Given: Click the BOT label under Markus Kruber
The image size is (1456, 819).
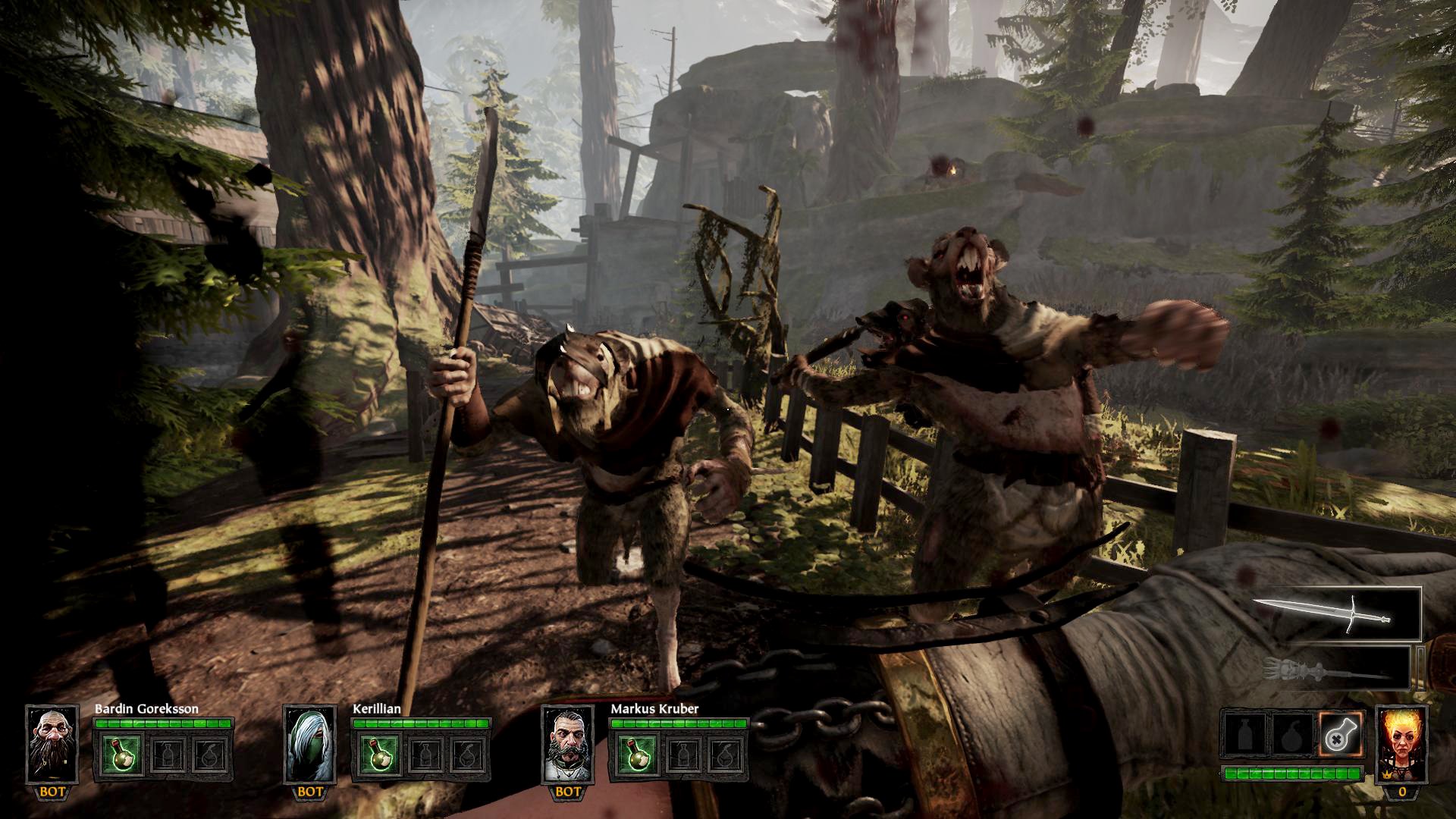Looking at the screenshot, I should click(x=569, y=790).
